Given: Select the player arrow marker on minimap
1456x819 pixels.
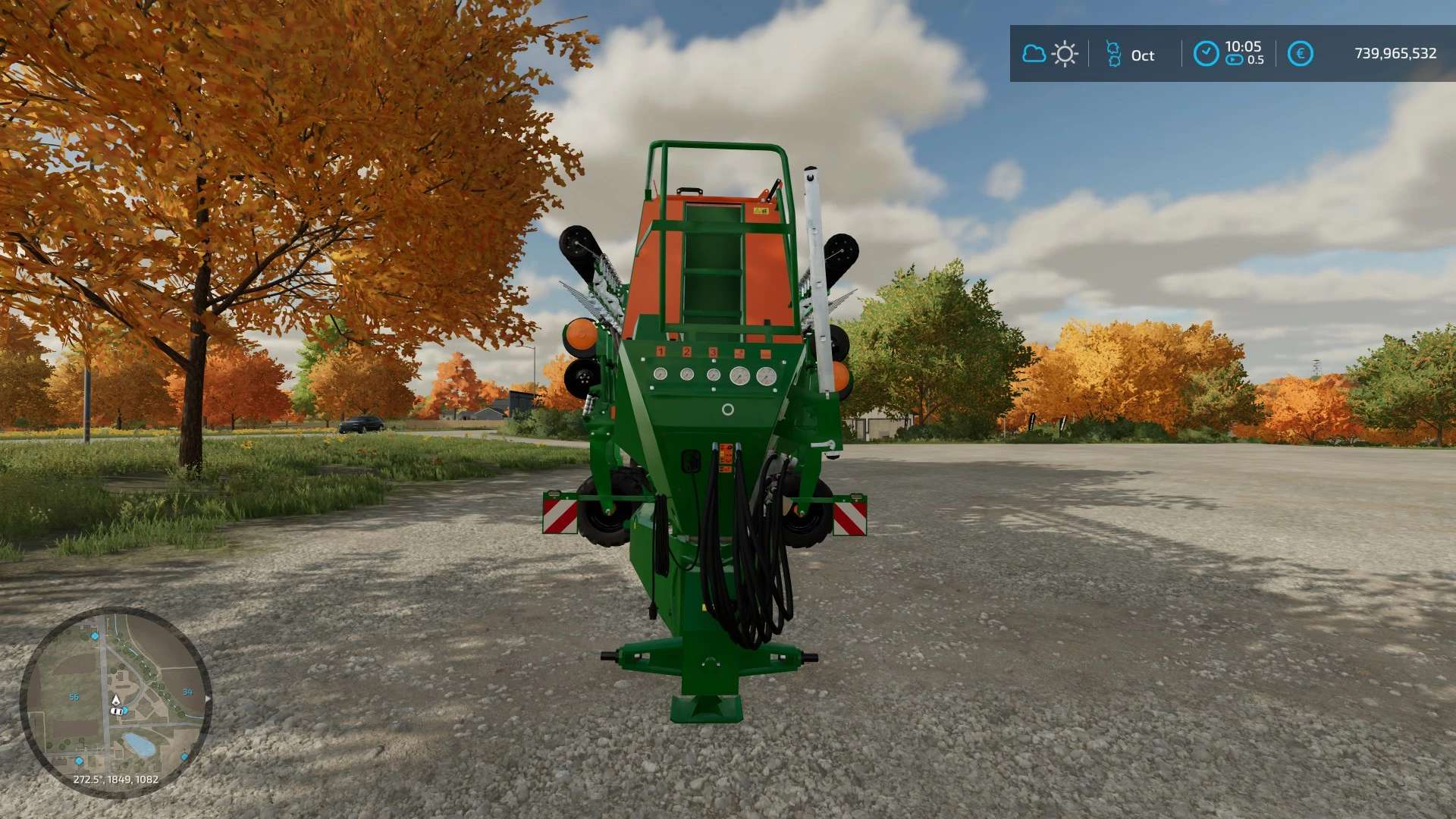Looking at the screenshot, I should coord(116,699).
